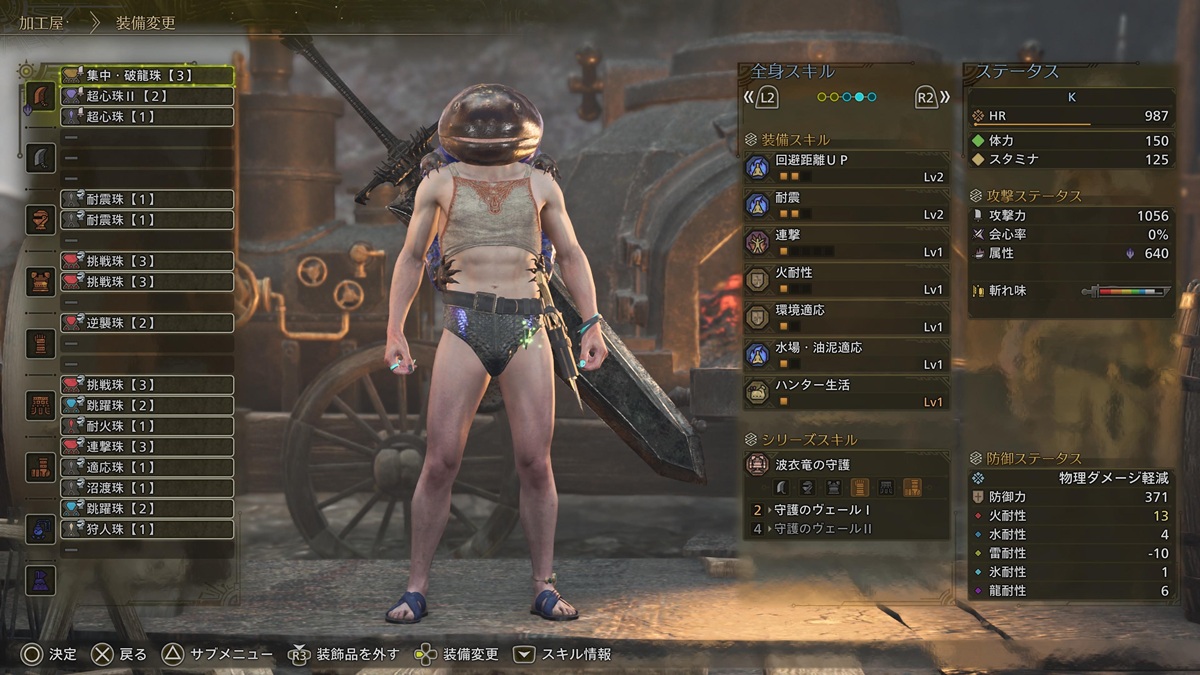Select the 耐震 skill row
This screenshot has height=675, width=1200.
click(846, 206)
